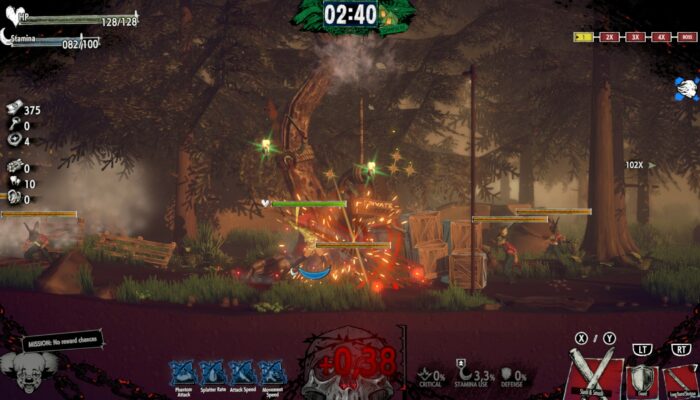Click the BOSS stage marker
This screenshot has width=700, height=400.
(x=686, y=37)
